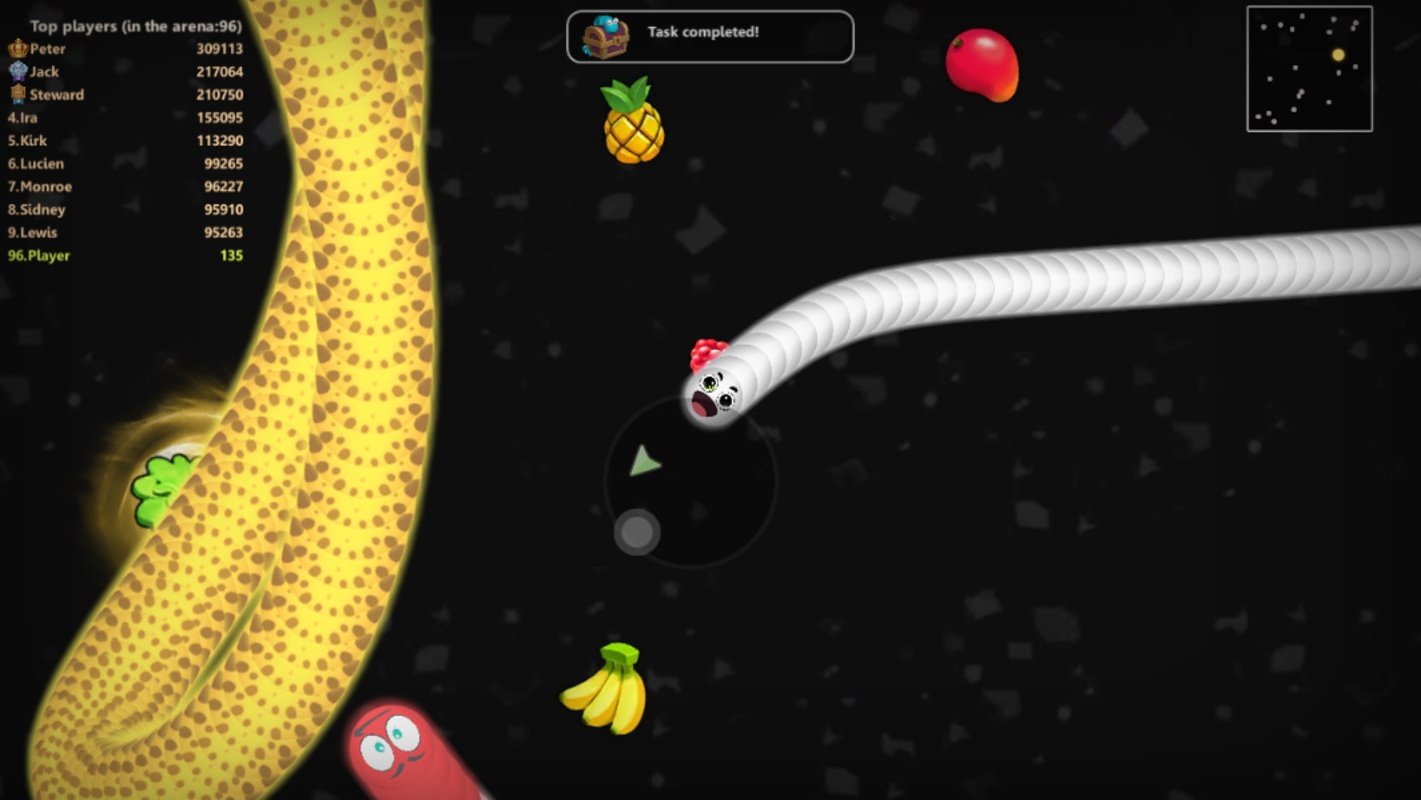
Task: Click Jack's blue gem rank badge
Action: point(20,71)
